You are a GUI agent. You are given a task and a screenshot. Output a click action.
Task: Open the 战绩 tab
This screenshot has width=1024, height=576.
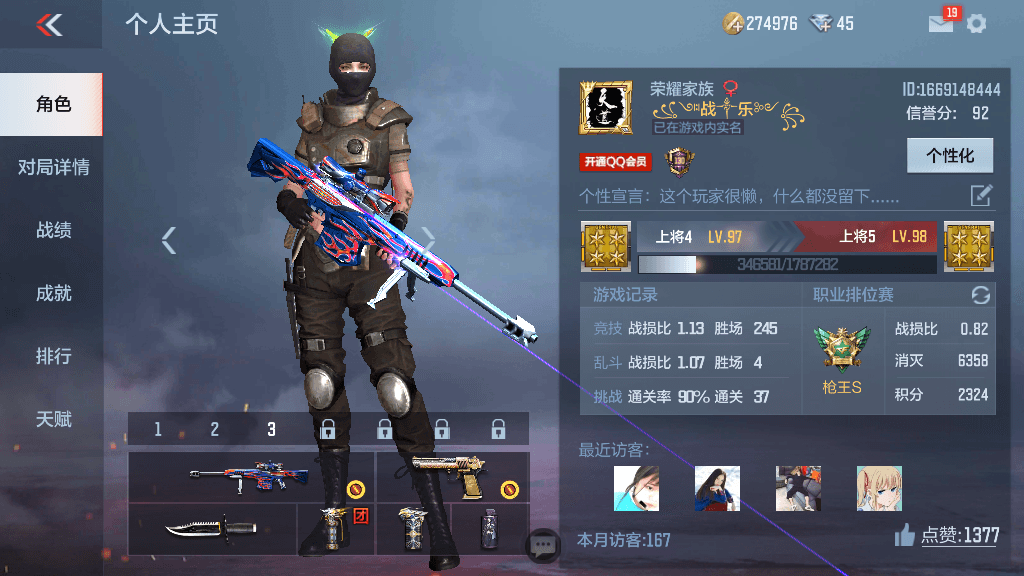click(53, 230)
